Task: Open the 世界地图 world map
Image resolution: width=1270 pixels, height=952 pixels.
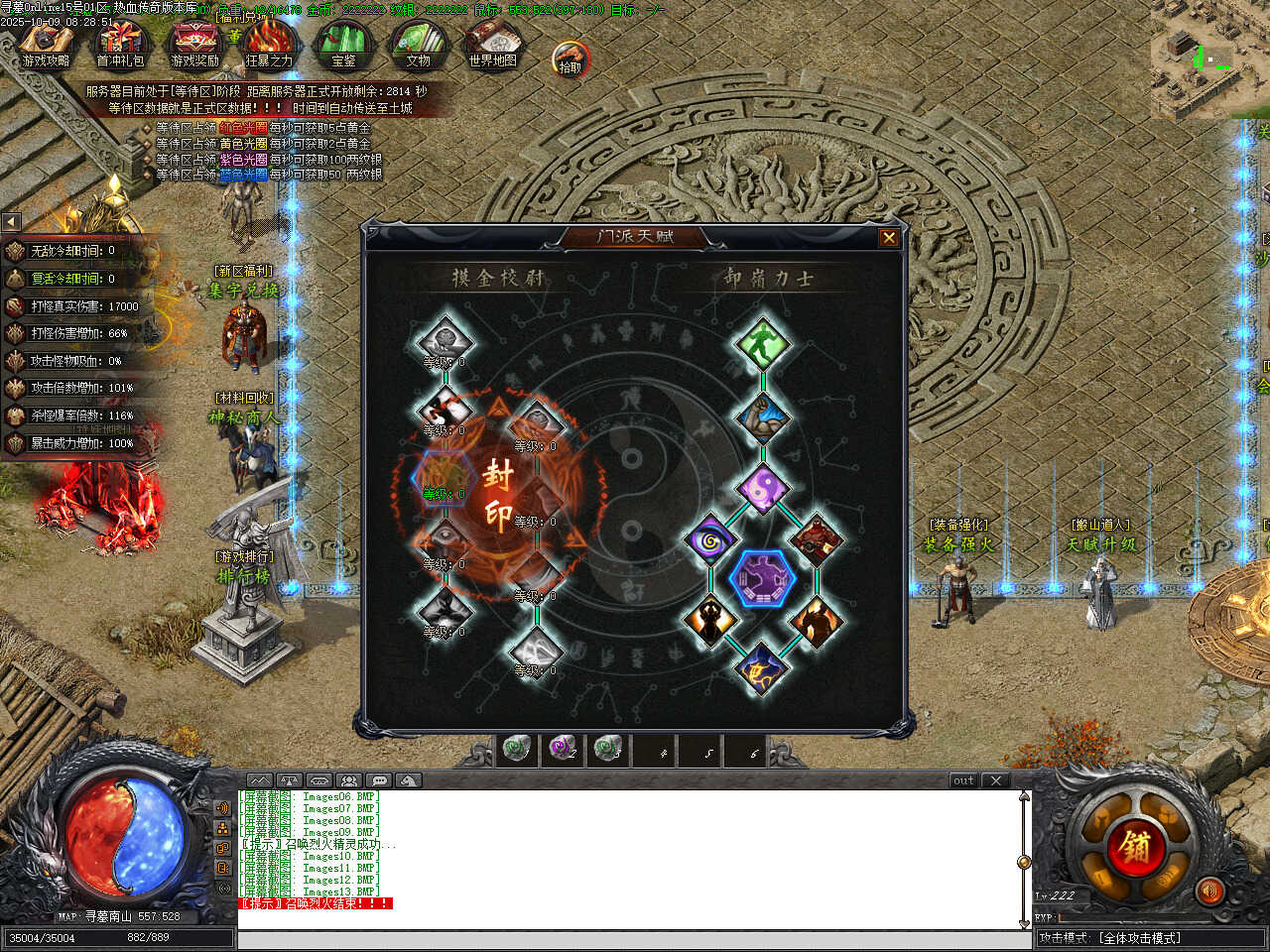Action: pyautogui.click(x=492, y=44)
